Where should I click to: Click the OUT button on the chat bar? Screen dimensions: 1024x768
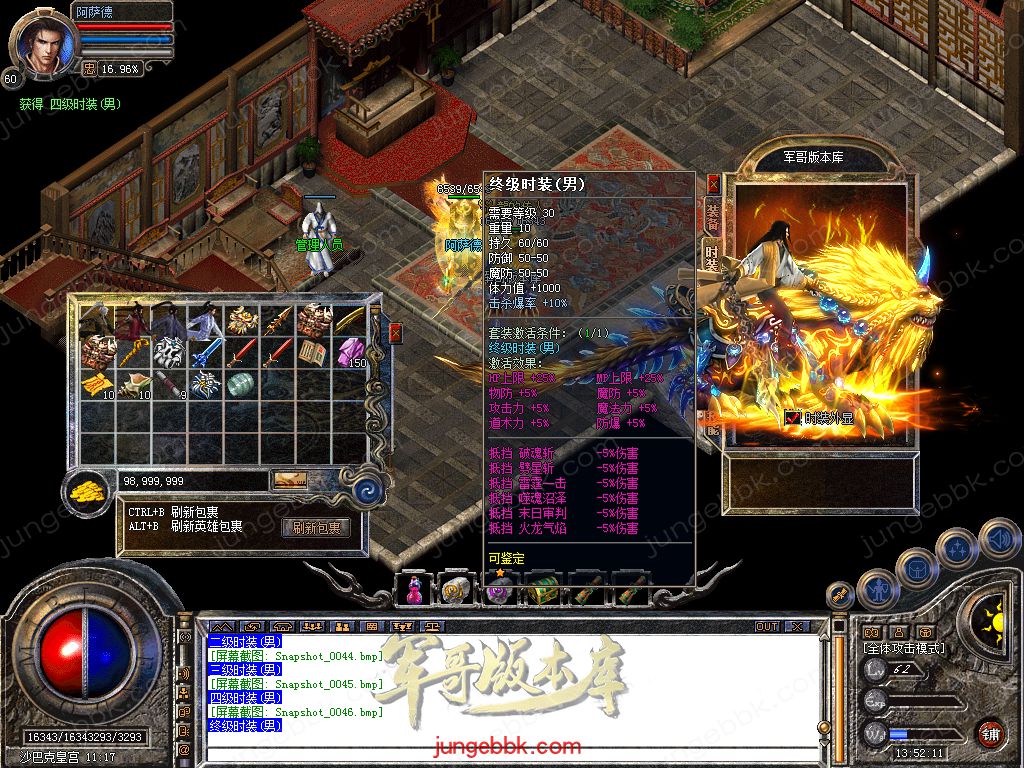point(767,627)
